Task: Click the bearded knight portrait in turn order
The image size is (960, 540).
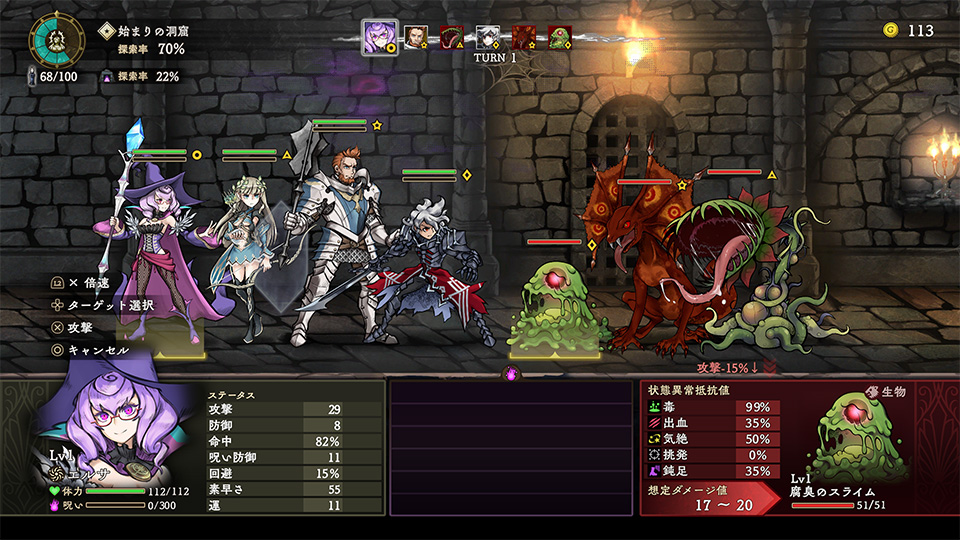Action: coord(416,38)
